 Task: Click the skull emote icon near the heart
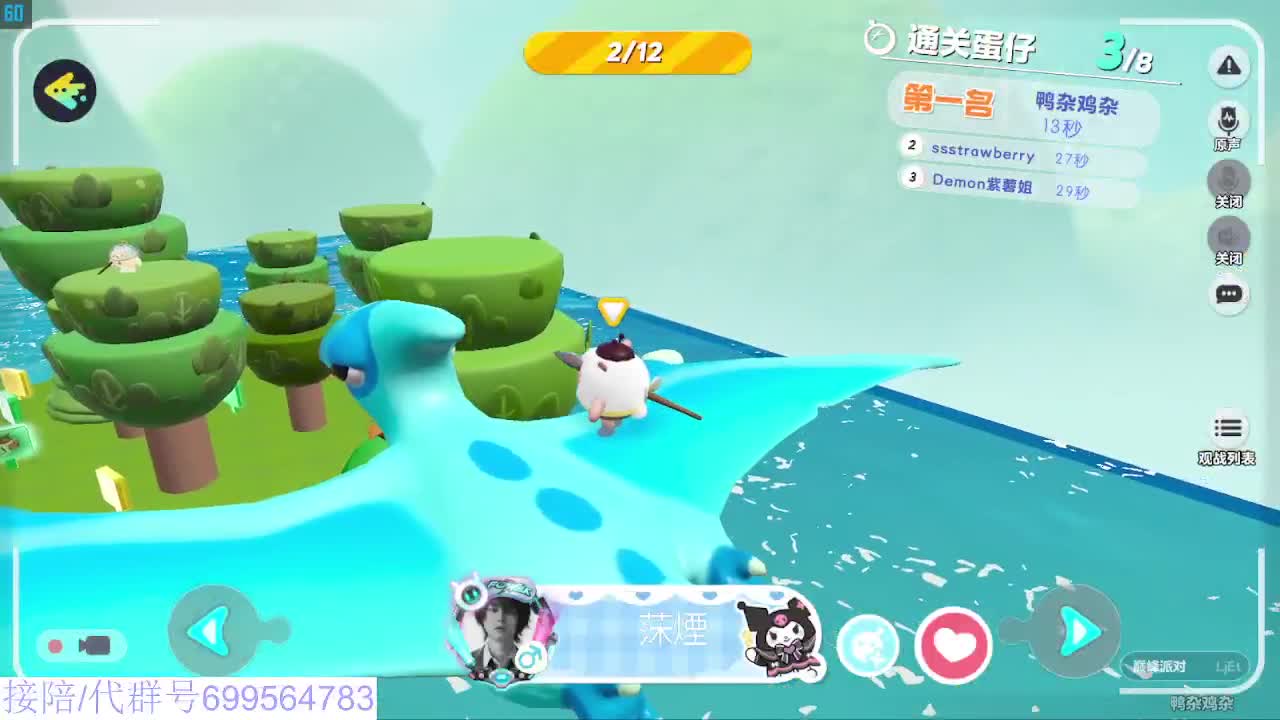click(867, 646)
